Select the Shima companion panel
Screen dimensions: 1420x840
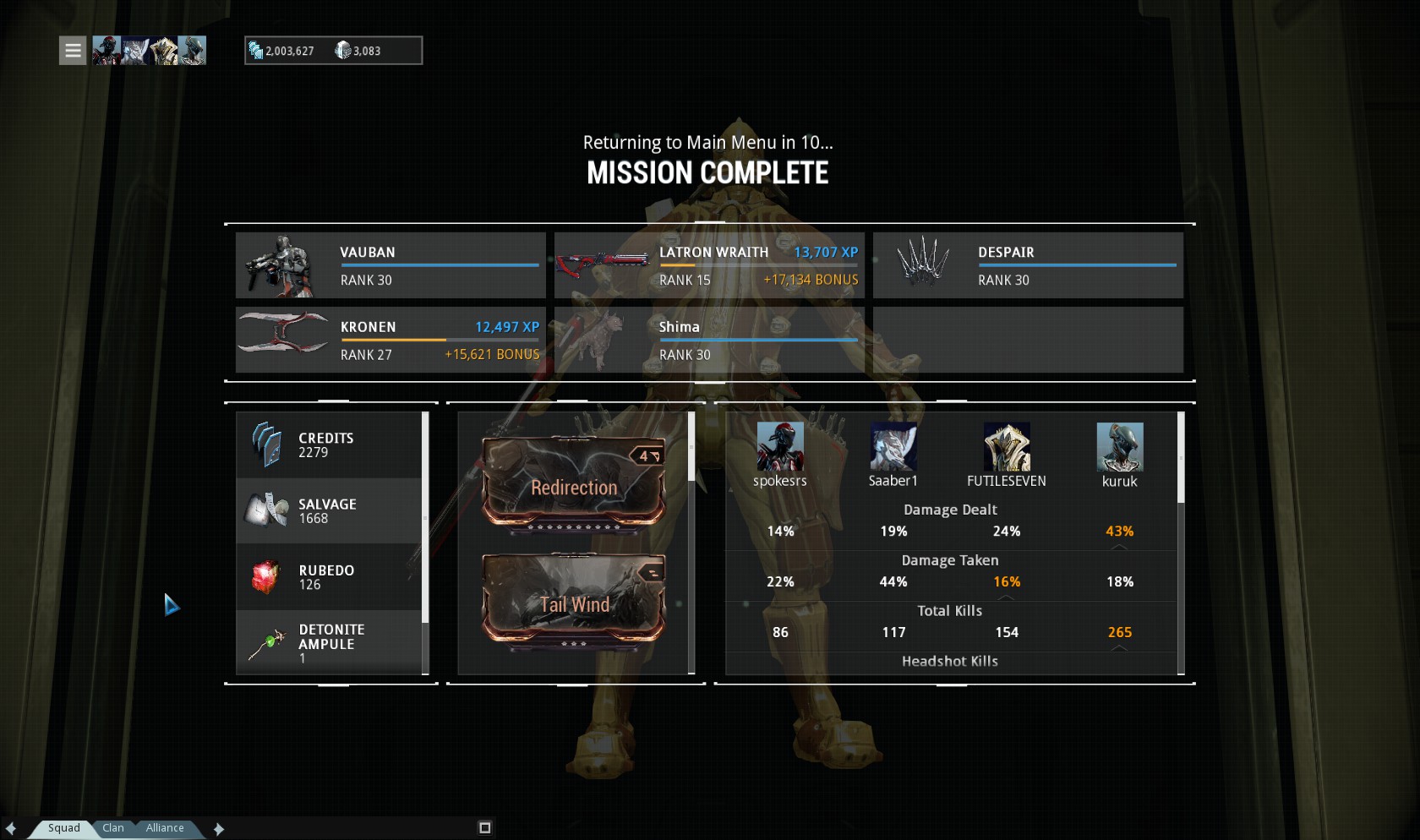point(709,340)
